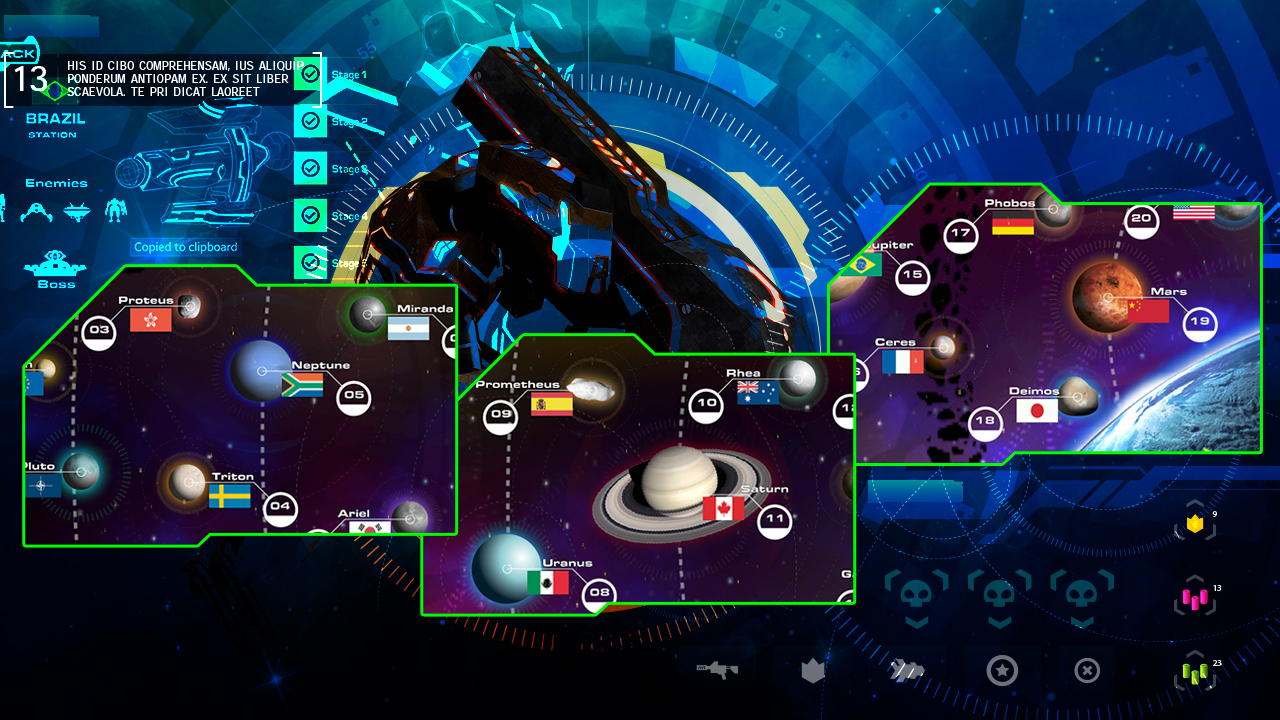Select the first skull enemy icon
The width and height of the screenshot is (1280, 720).
(x=916, y=592)
